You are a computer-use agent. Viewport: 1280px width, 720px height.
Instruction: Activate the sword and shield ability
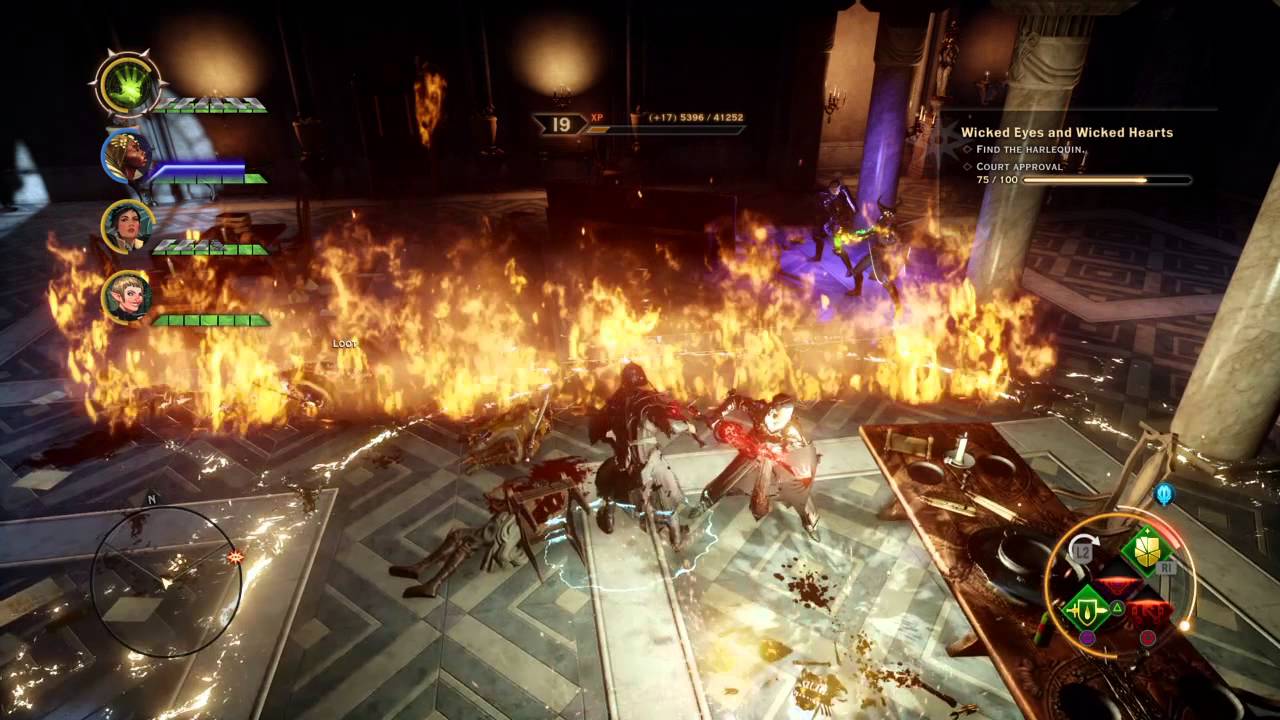(1087, 607)
